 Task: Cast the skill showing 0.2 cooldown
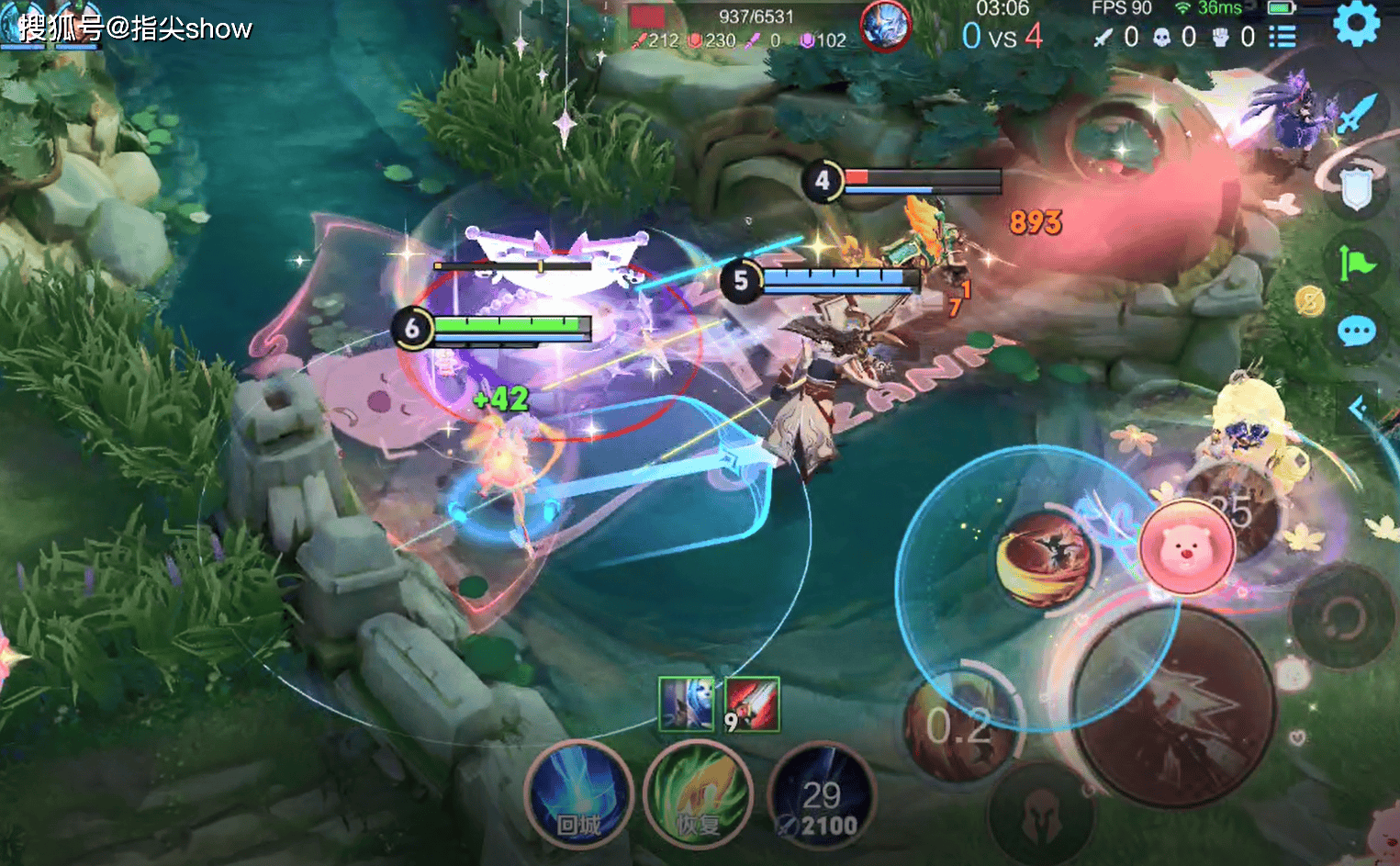pyautogui.click(x=959, y=725)
